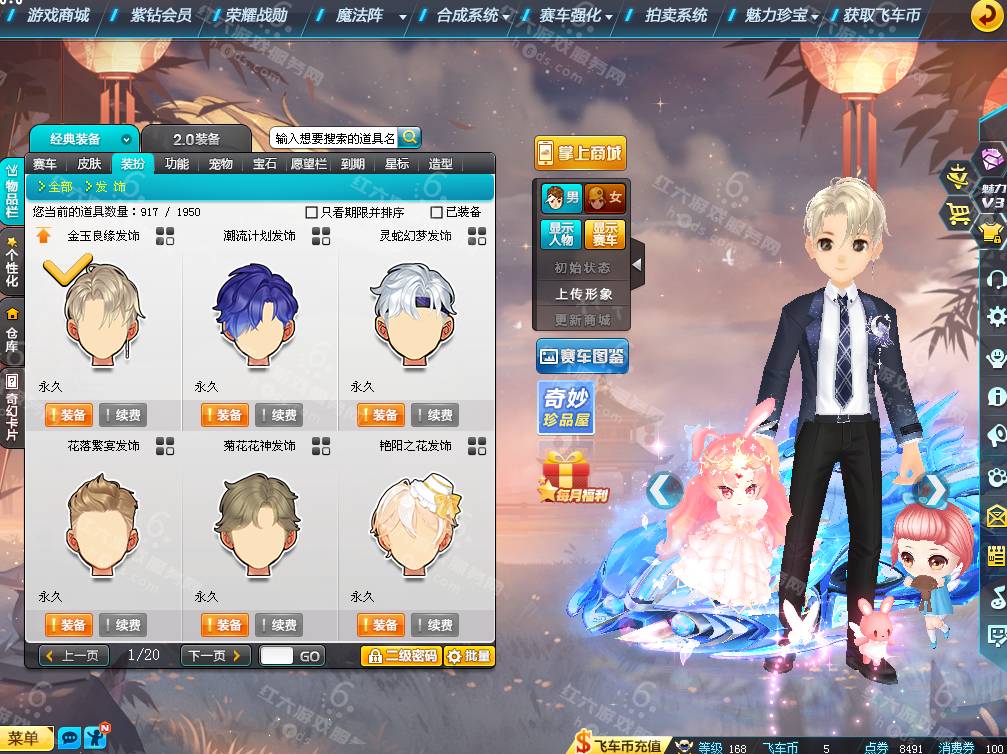This screenshot has width=1007, height=754.
Task: Toggle the 只看期限并排序 checkbox
Action: coord(312,212)
